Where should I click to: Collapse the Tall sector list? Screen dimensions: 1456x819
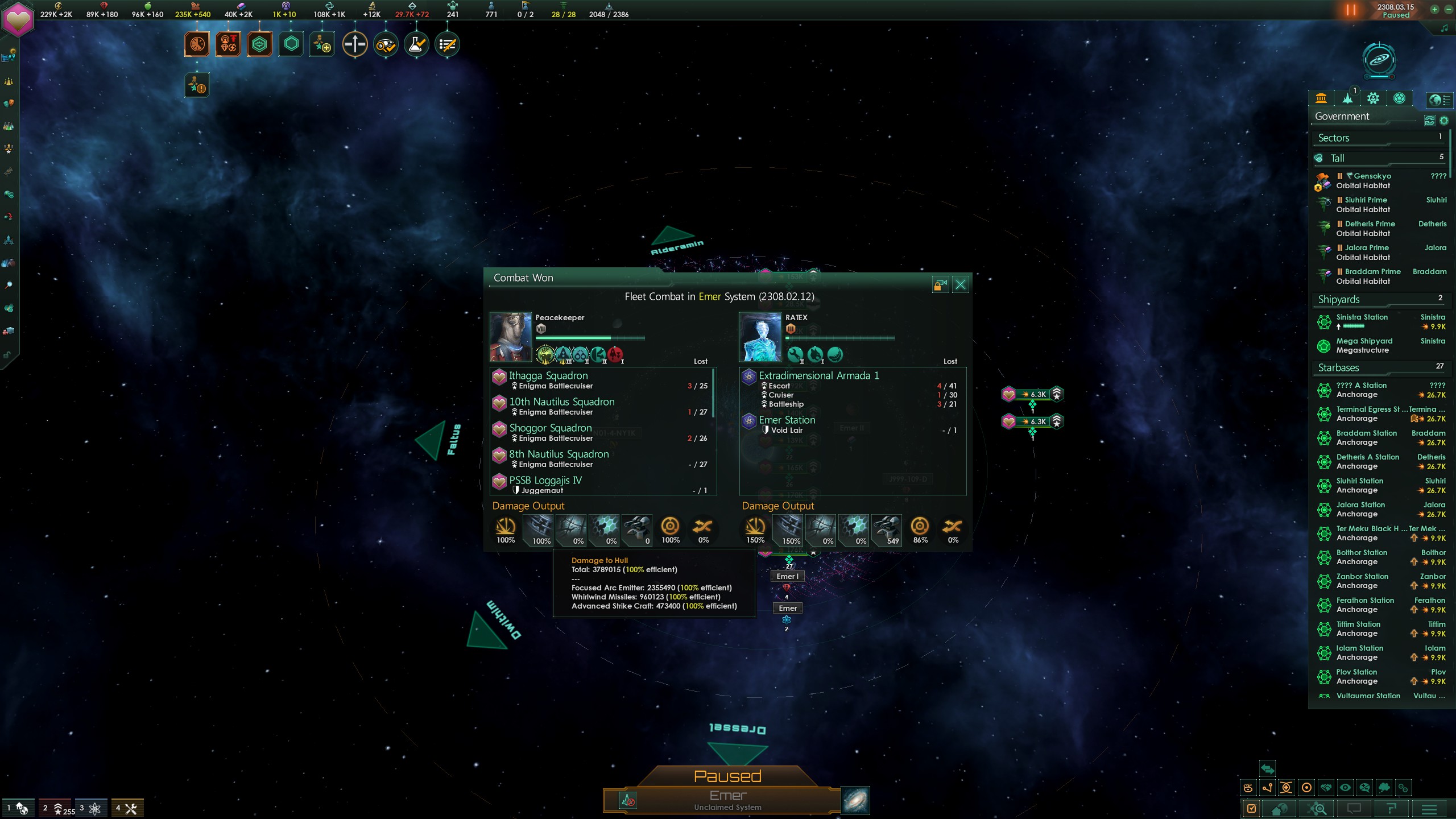(x=1376, y=158)
